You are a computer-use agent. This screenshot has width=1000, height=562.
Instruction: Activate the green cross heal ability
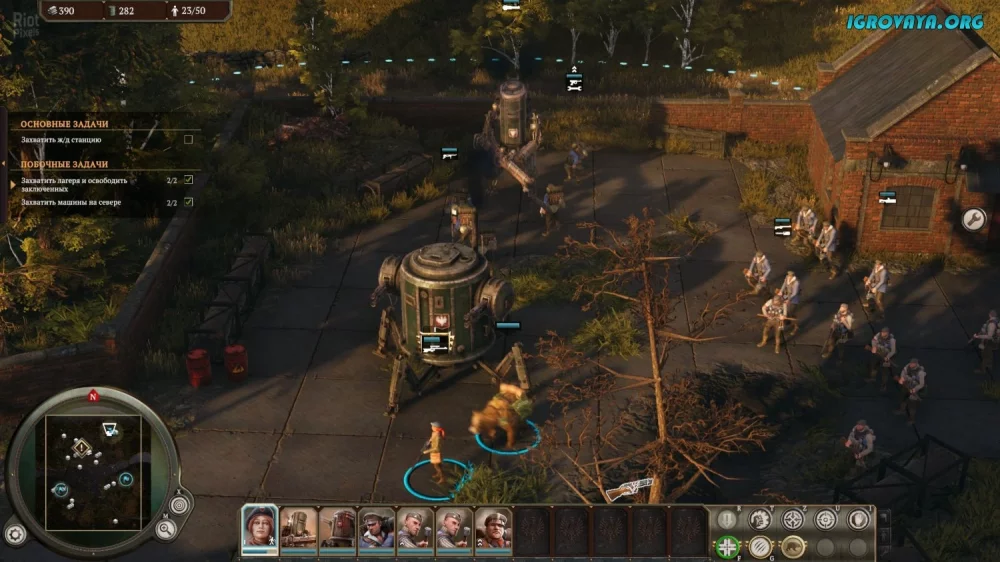pyautogui.click(x=727, y=546)
